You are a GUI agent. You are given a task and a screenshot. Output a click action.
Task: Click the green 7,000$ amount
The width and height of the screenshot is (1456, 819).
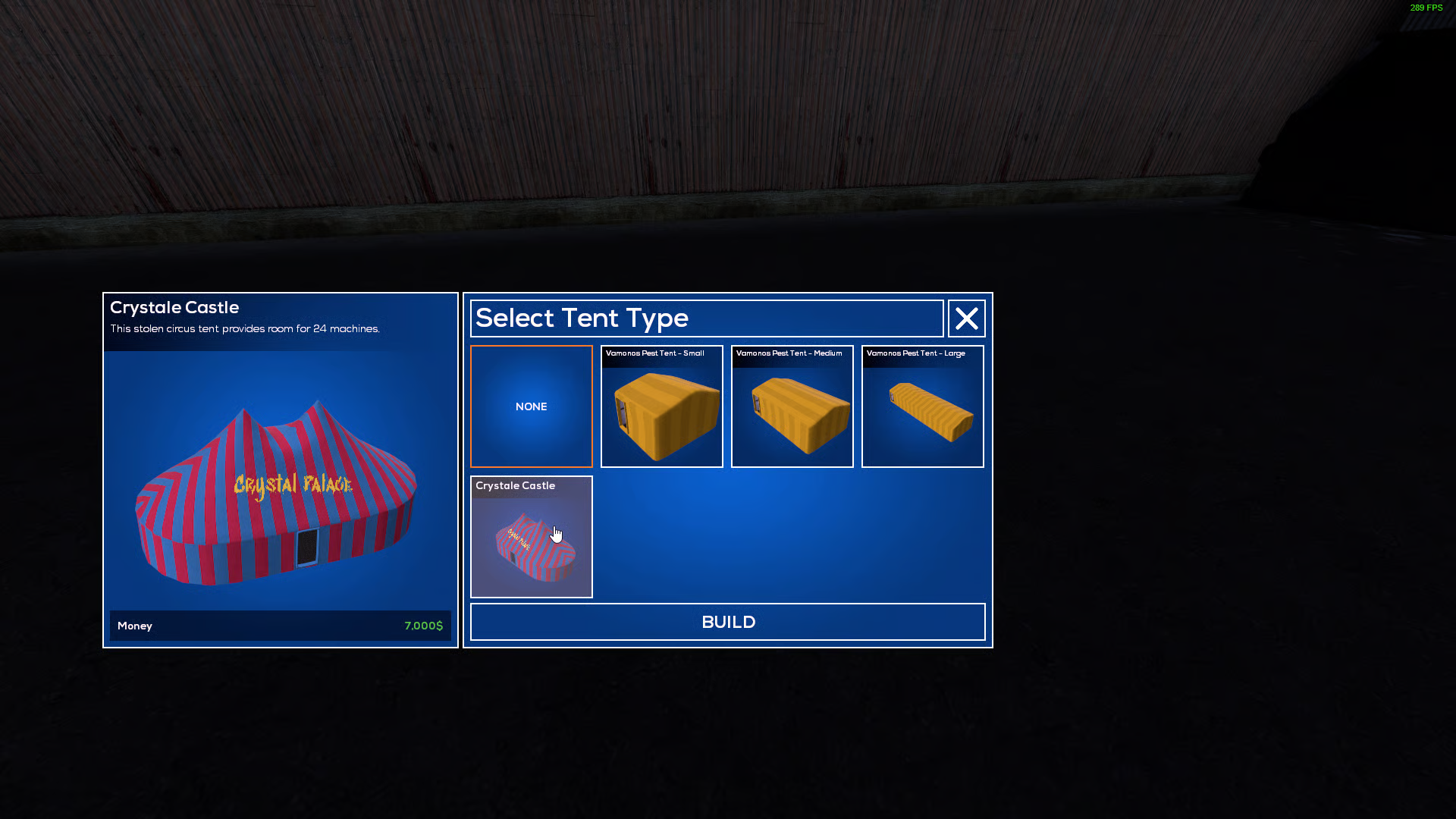coord(422,626)
